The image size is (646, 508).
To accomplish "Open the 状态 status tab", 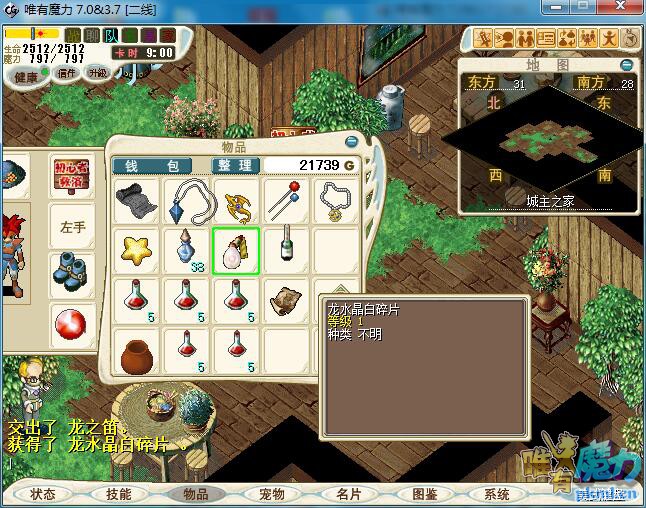I will pyautogui.click(x=43, y=494).
